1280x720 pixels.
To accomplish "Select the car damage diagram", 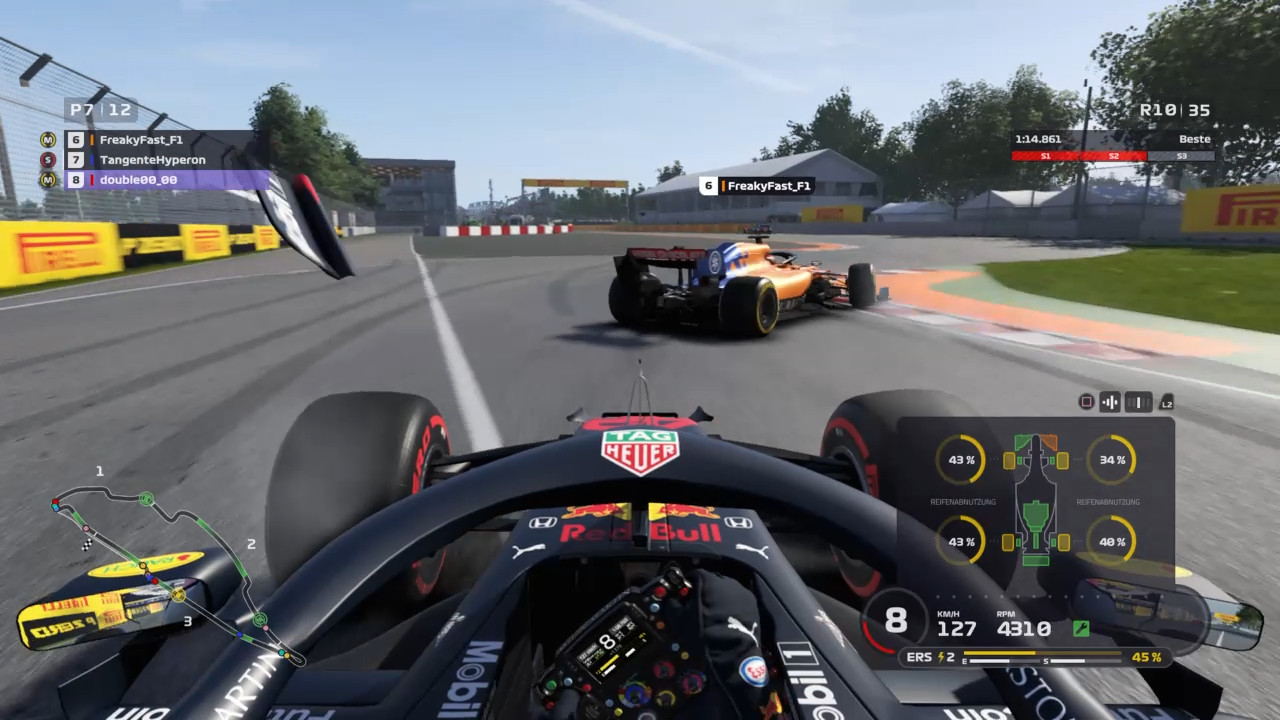I will coord(1036,500).
